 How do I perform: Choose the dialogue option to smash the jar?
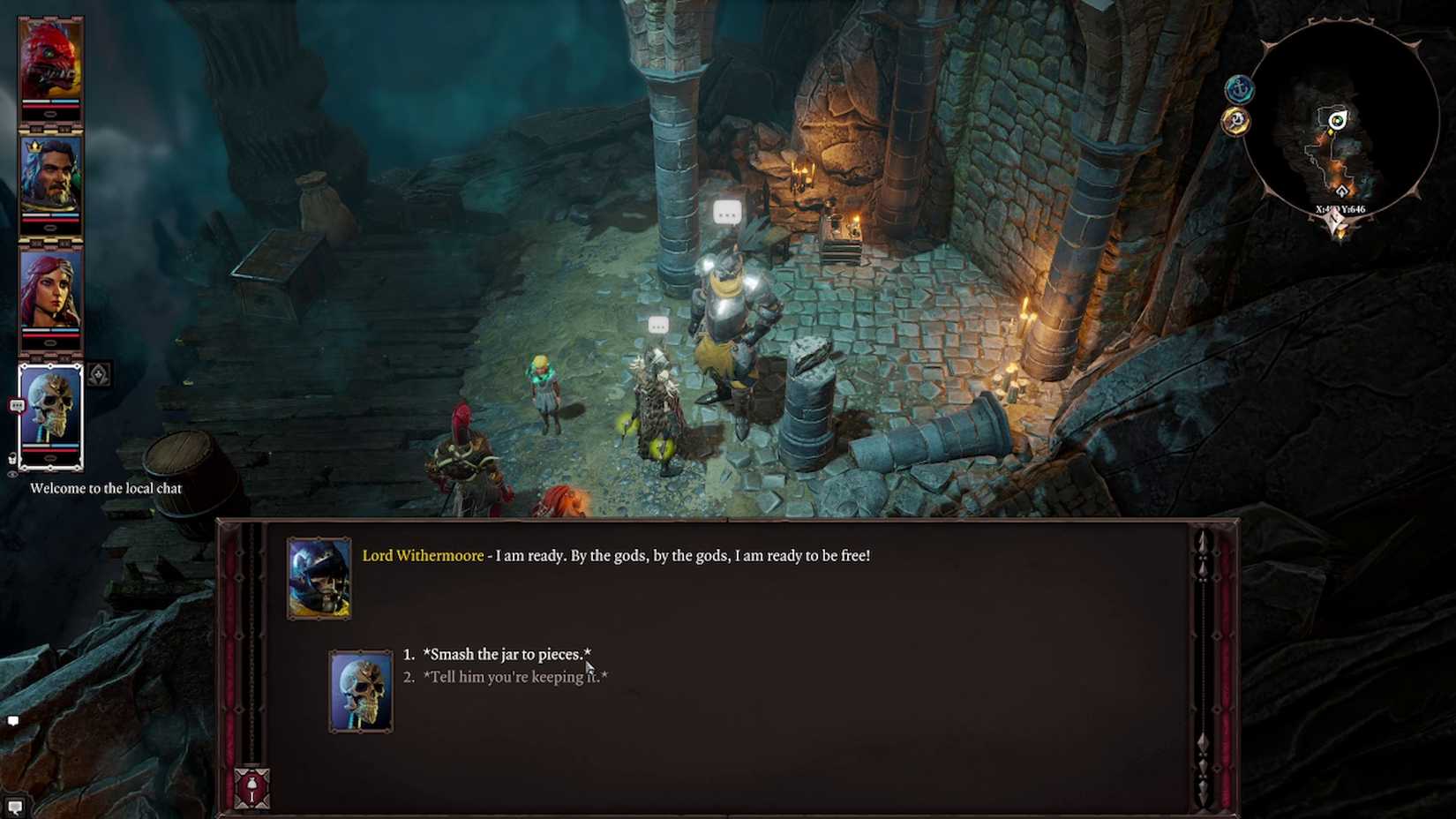507,655
